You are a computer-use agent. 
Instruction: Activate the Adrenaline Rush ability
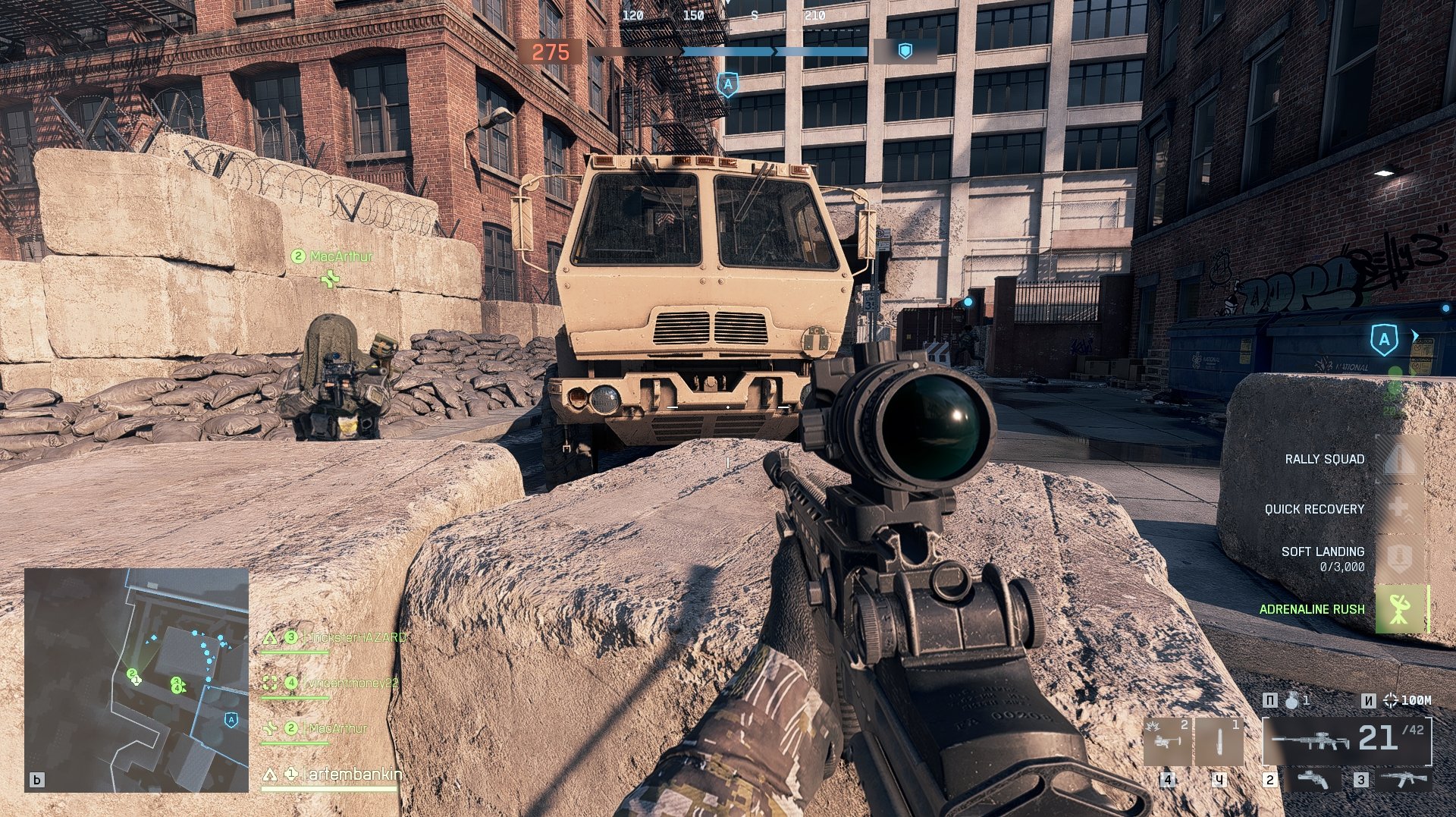pyautogui.click(x=1399, y=609)
